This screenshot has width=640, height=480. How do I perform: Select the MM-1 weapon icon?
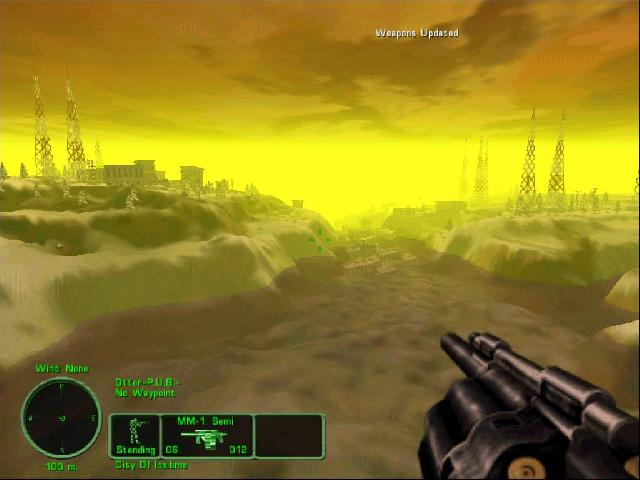[206, 439]
